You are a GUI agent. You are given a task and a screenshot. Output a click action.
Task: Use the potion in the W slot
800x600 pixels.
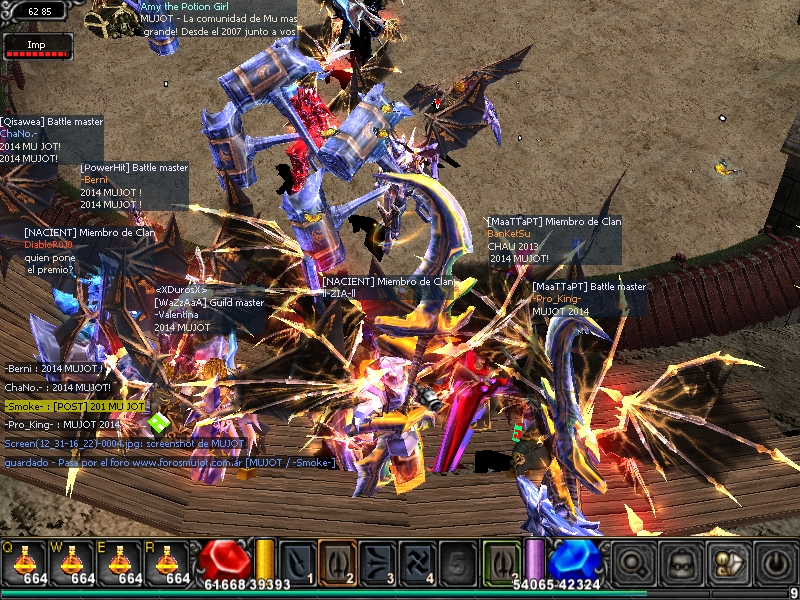74,563
